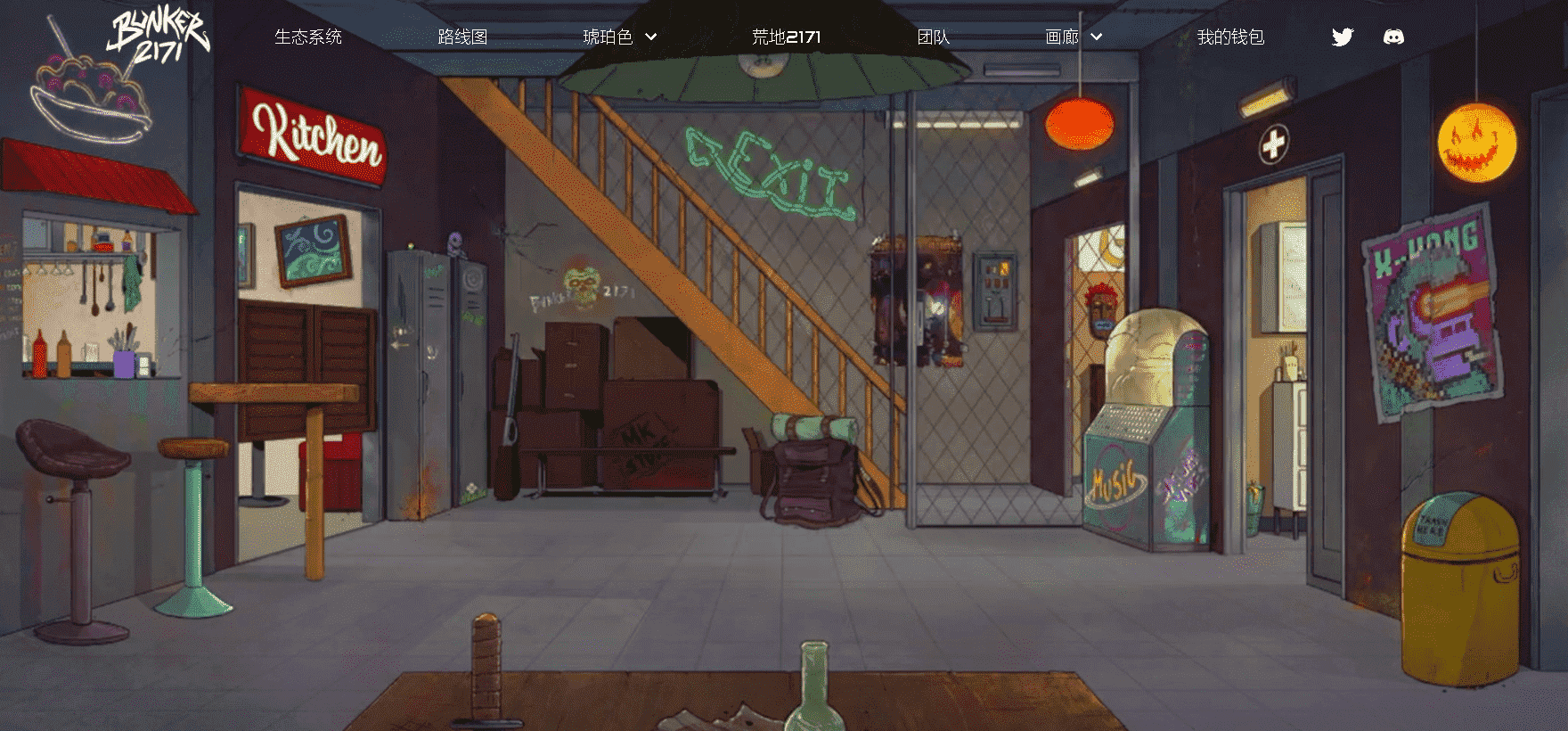Open the 生态系统 page
The width and height of the screenshot is (1568, 731).
pos(308,37)
